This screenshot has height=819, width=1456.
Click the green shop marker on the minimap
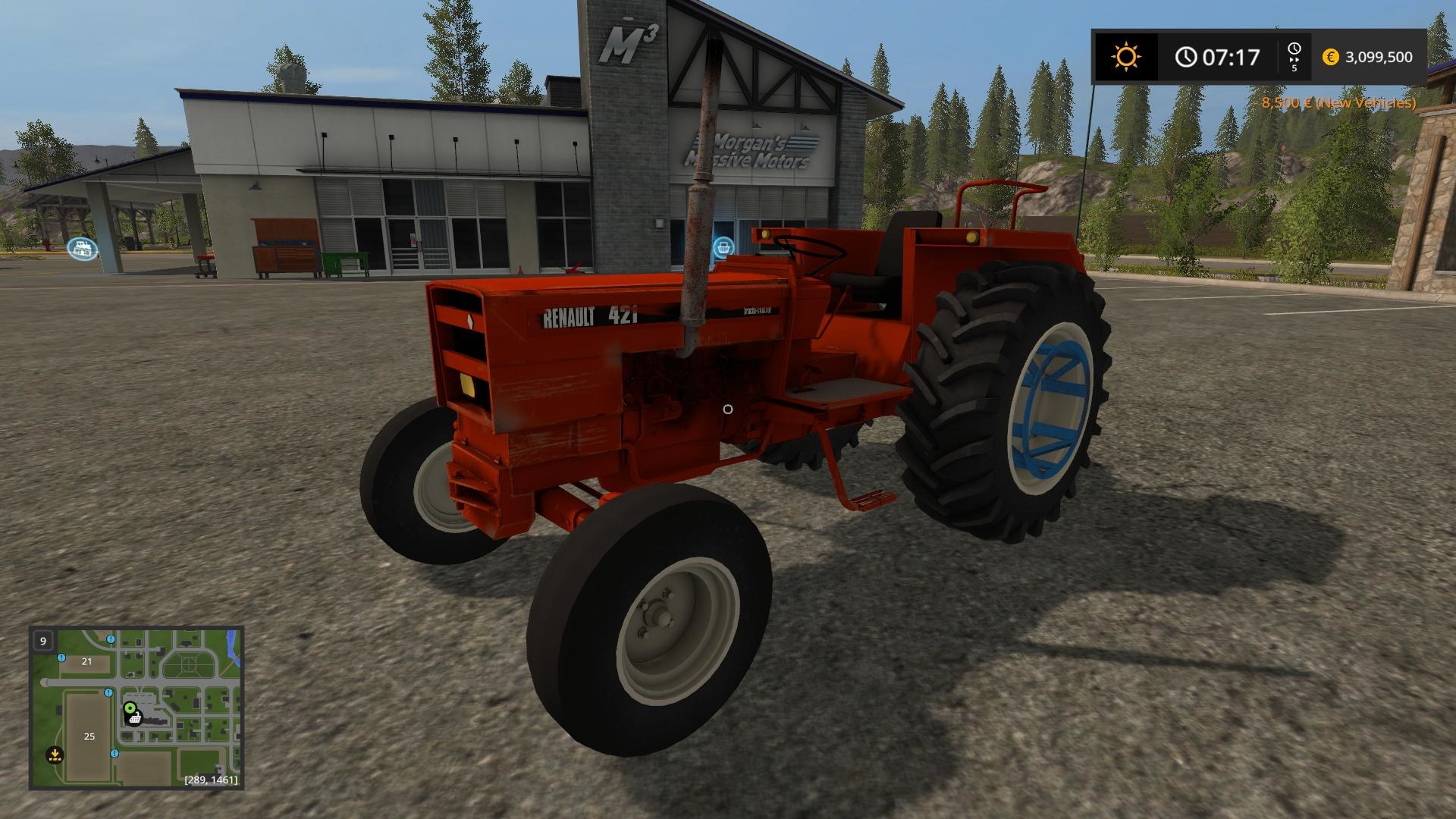coord(130,708)
